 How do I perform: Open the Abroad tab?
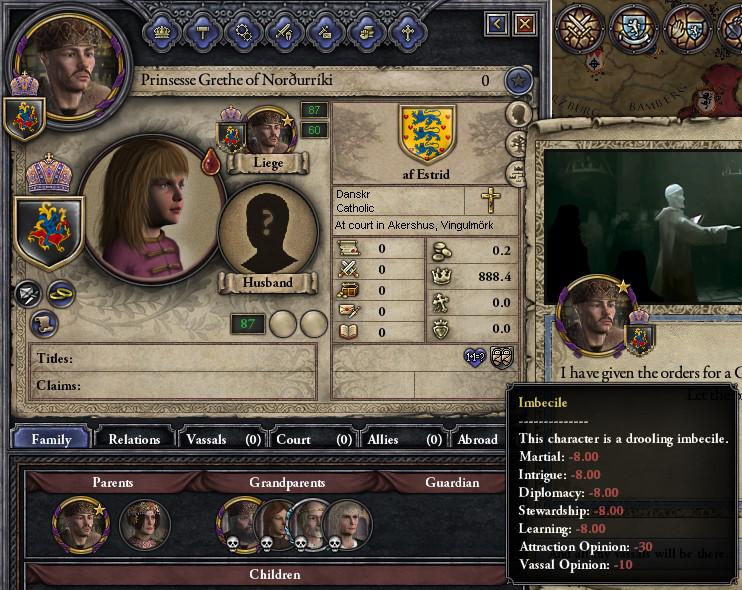tap(477, 439)
